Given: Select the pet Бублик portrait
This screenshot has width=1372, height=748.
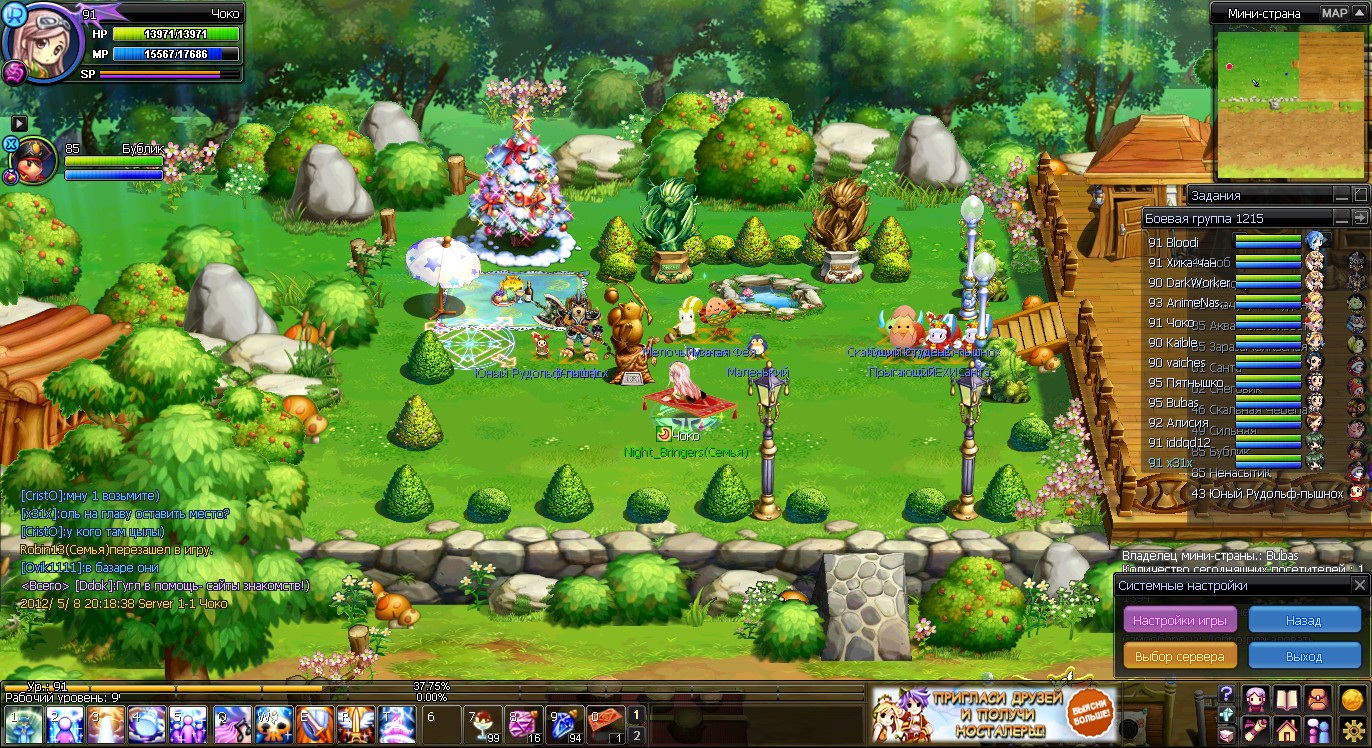Looking at the screenshot, I should 35,162.
